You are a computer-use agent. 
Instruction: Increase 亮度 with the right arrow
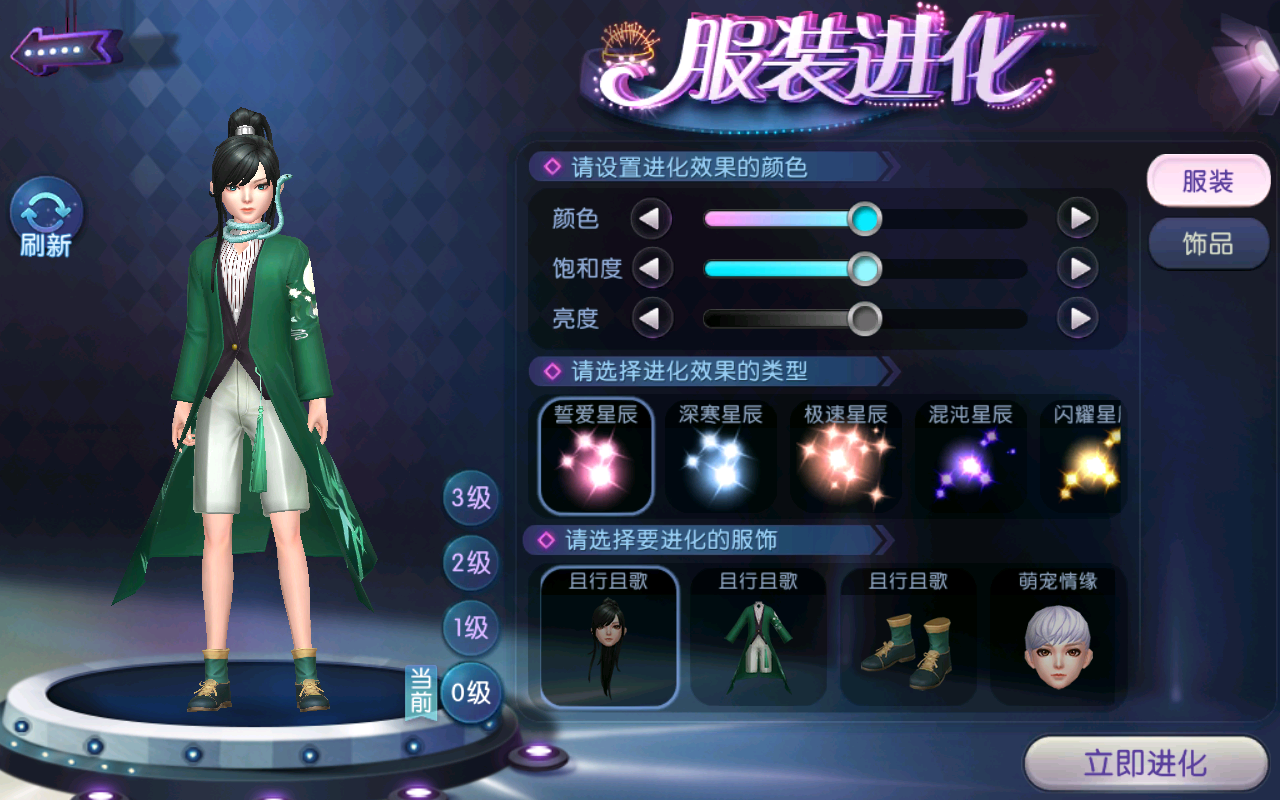[x=1078, y=319]
